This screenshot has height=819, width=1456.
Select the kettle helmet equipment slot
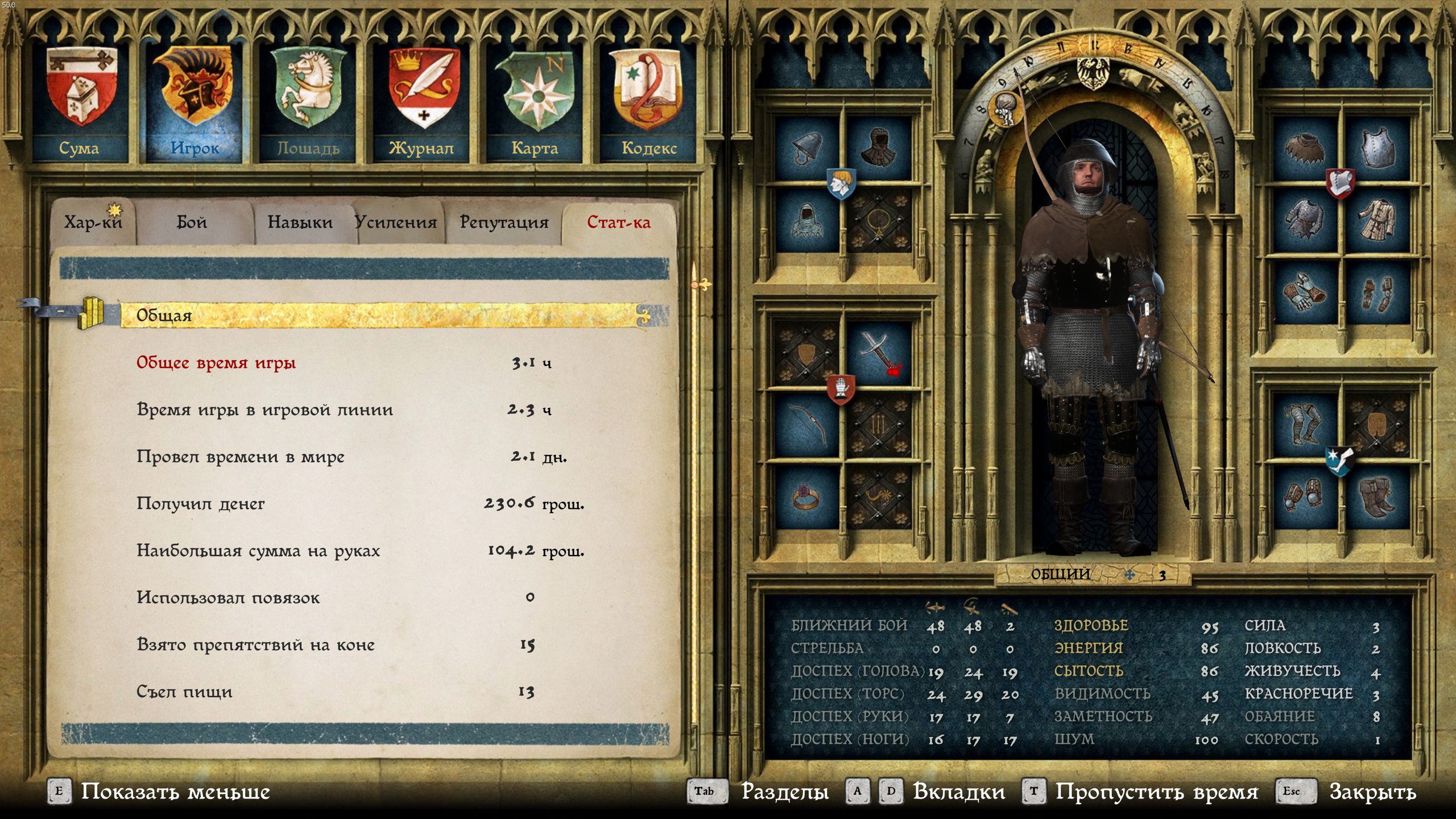(x=808, y=149)
